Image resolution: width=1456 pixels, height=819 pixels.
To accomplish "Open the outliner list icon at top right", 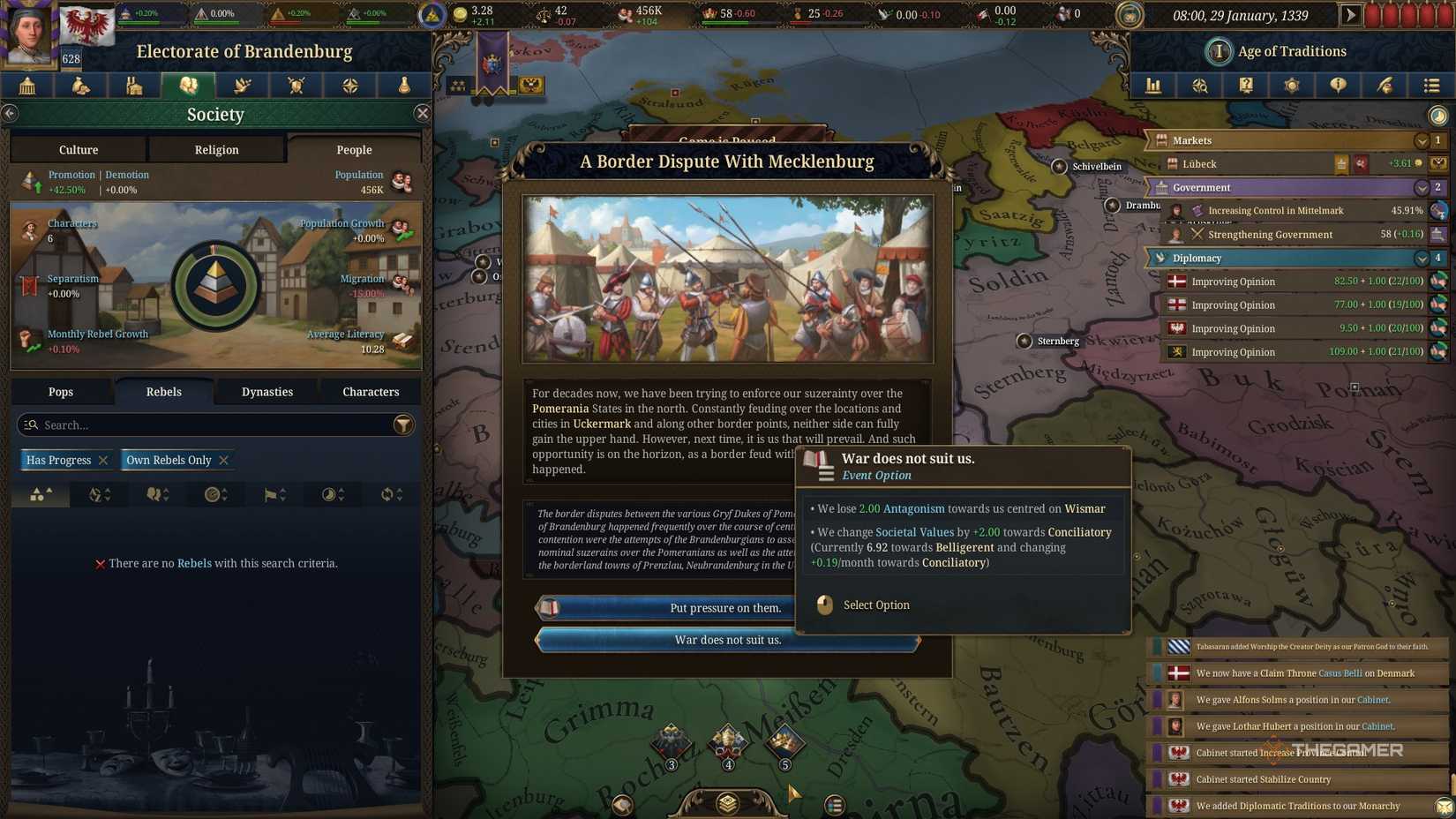I will coord(1431,86).
